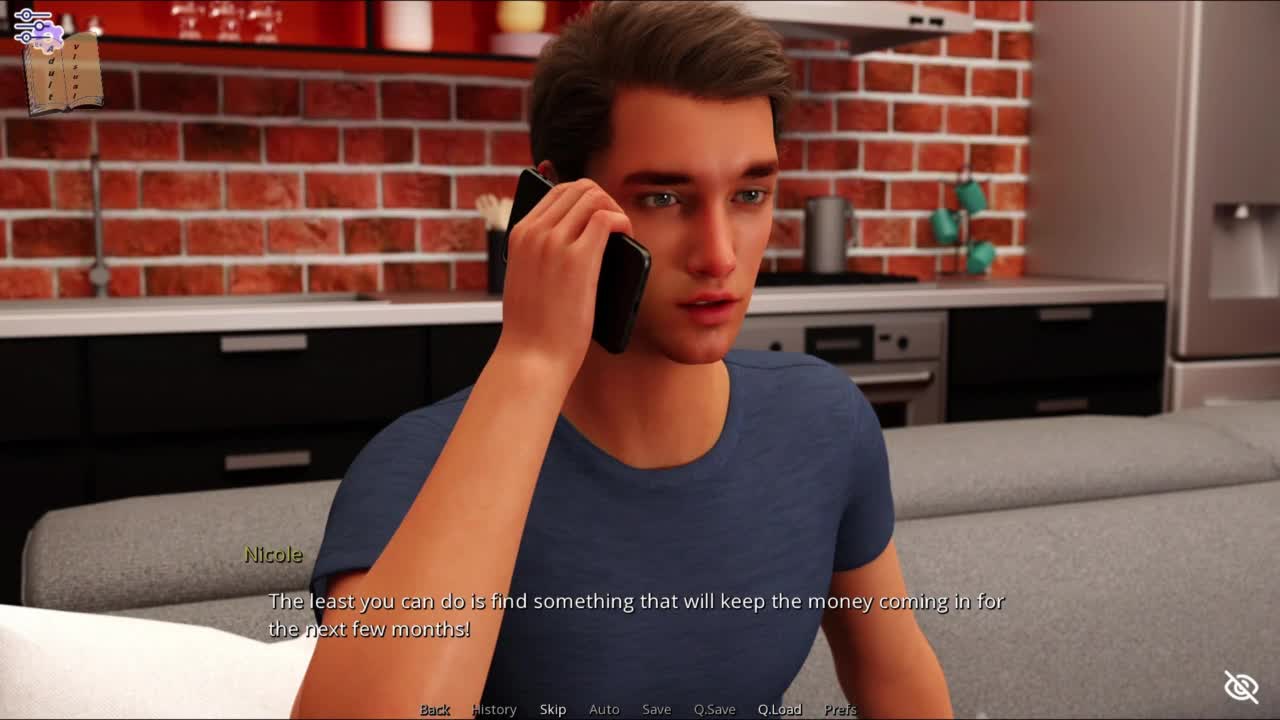
Task: Go Back to the previous dialogue line
Action: pyautogui.click(x=434, y=709)
